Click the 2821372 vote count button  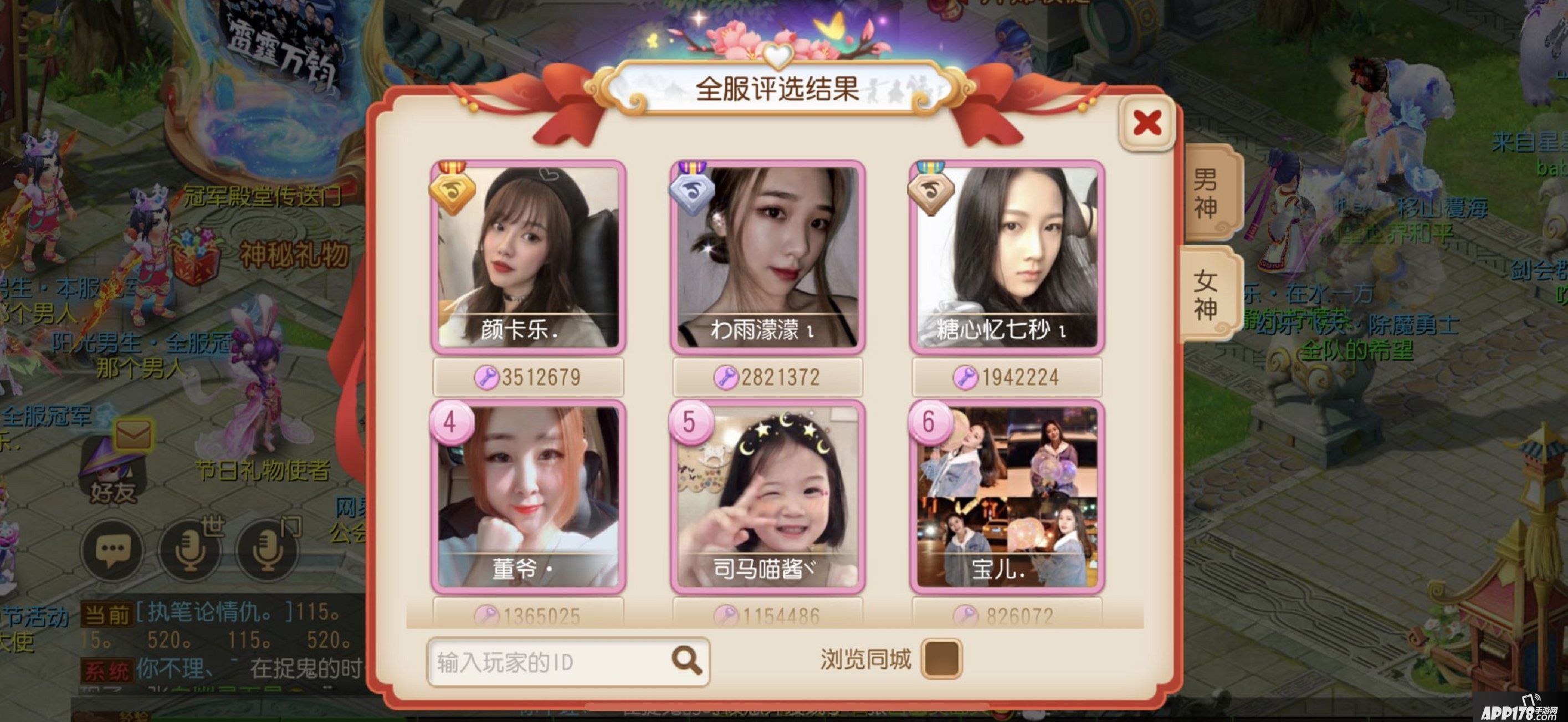coord(767,377)
